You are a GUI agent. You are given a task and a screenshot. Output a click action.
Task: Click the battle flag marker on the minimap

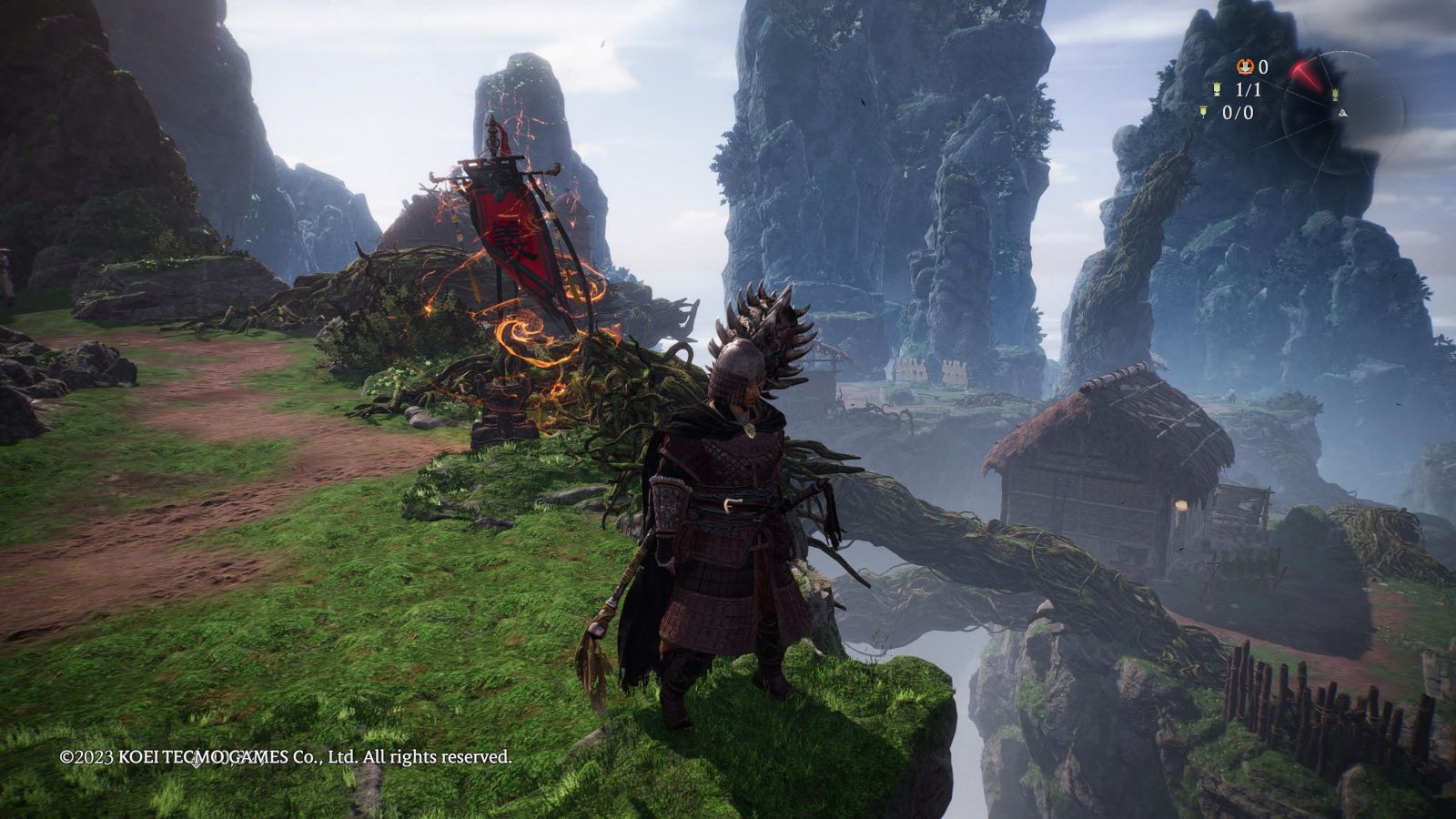(x=1334, y=95)
